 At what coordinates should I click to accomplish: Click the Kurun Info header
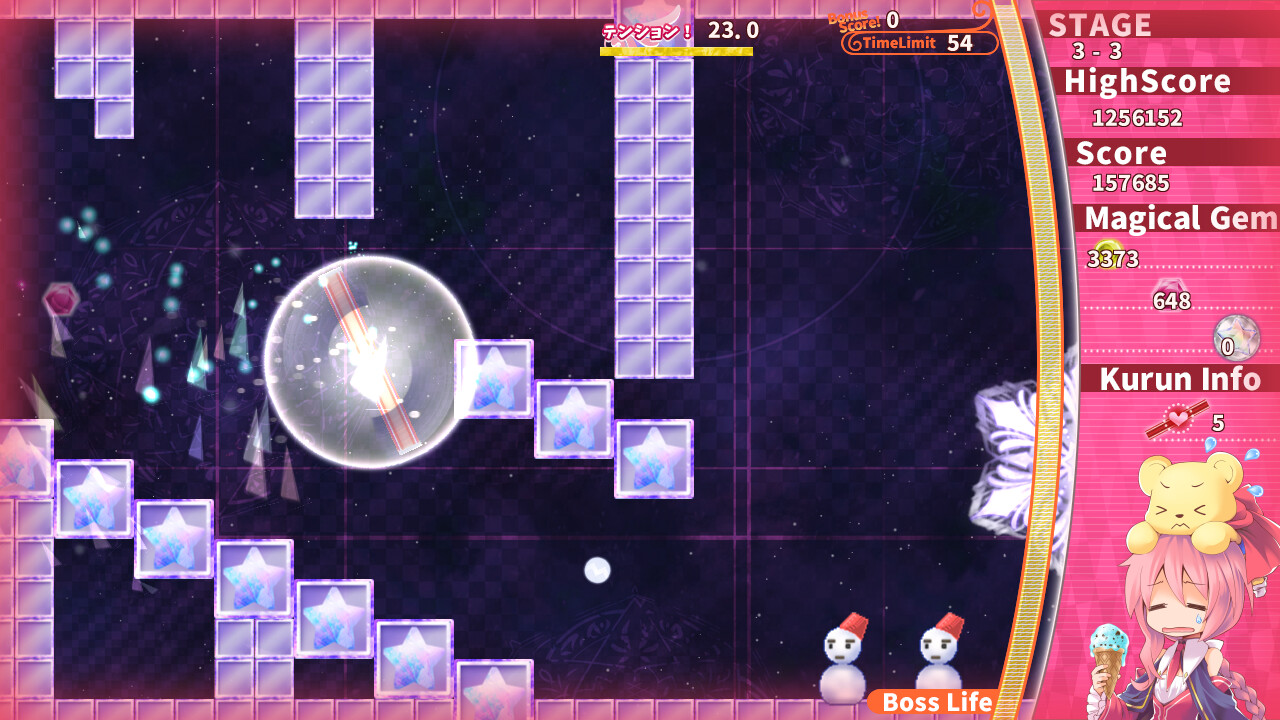click(1178, 380)
